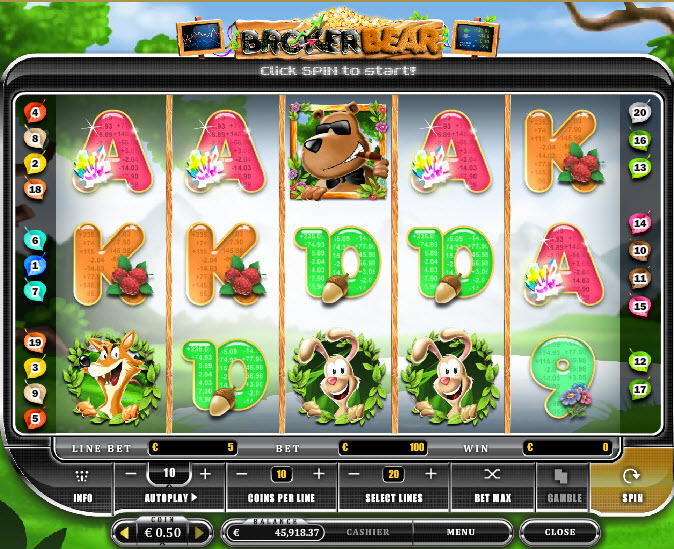Close the game with the CLOSE button
This screenshot has height=549, width=674.
point(560,533)
